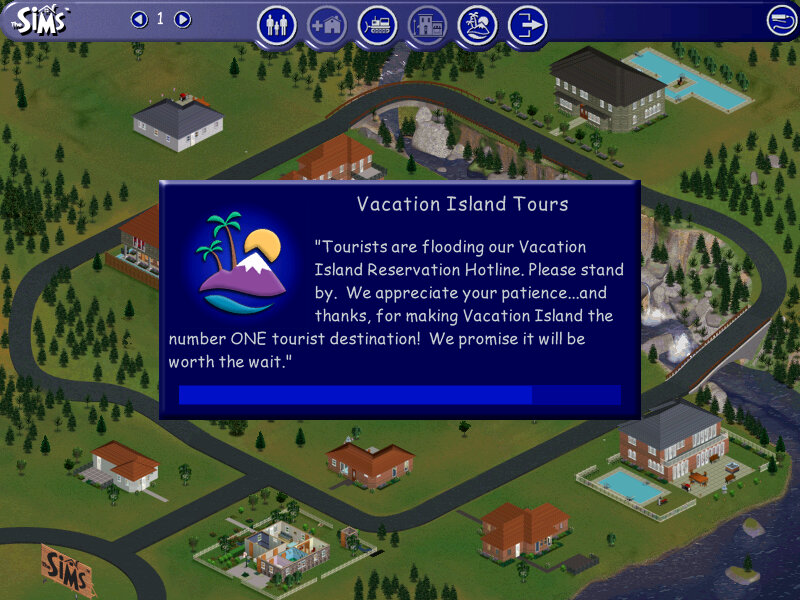Open the Vacation Island palm icon
Image resolution: width=800 pixels, height=600 pixels.
pyautogui.click(x=477, y=25)
